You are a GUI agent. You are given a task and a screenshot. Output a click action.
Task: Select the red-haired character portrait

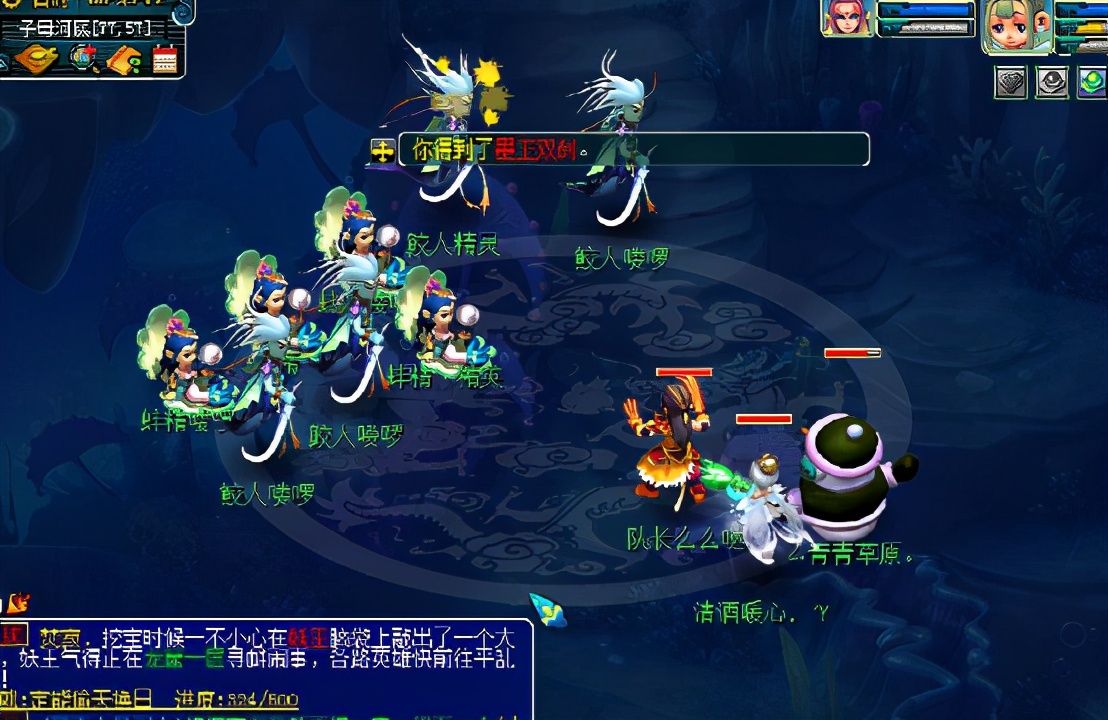coord(846,18)
